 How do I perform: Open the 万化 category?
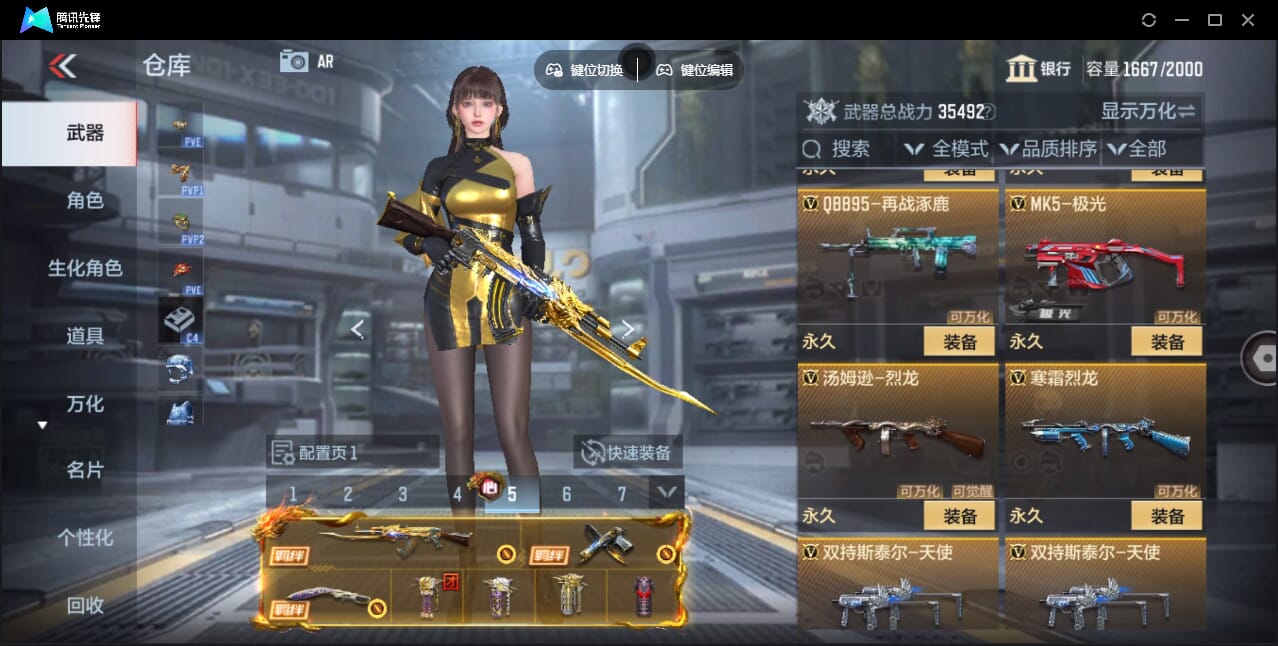[x=85, y=404]
